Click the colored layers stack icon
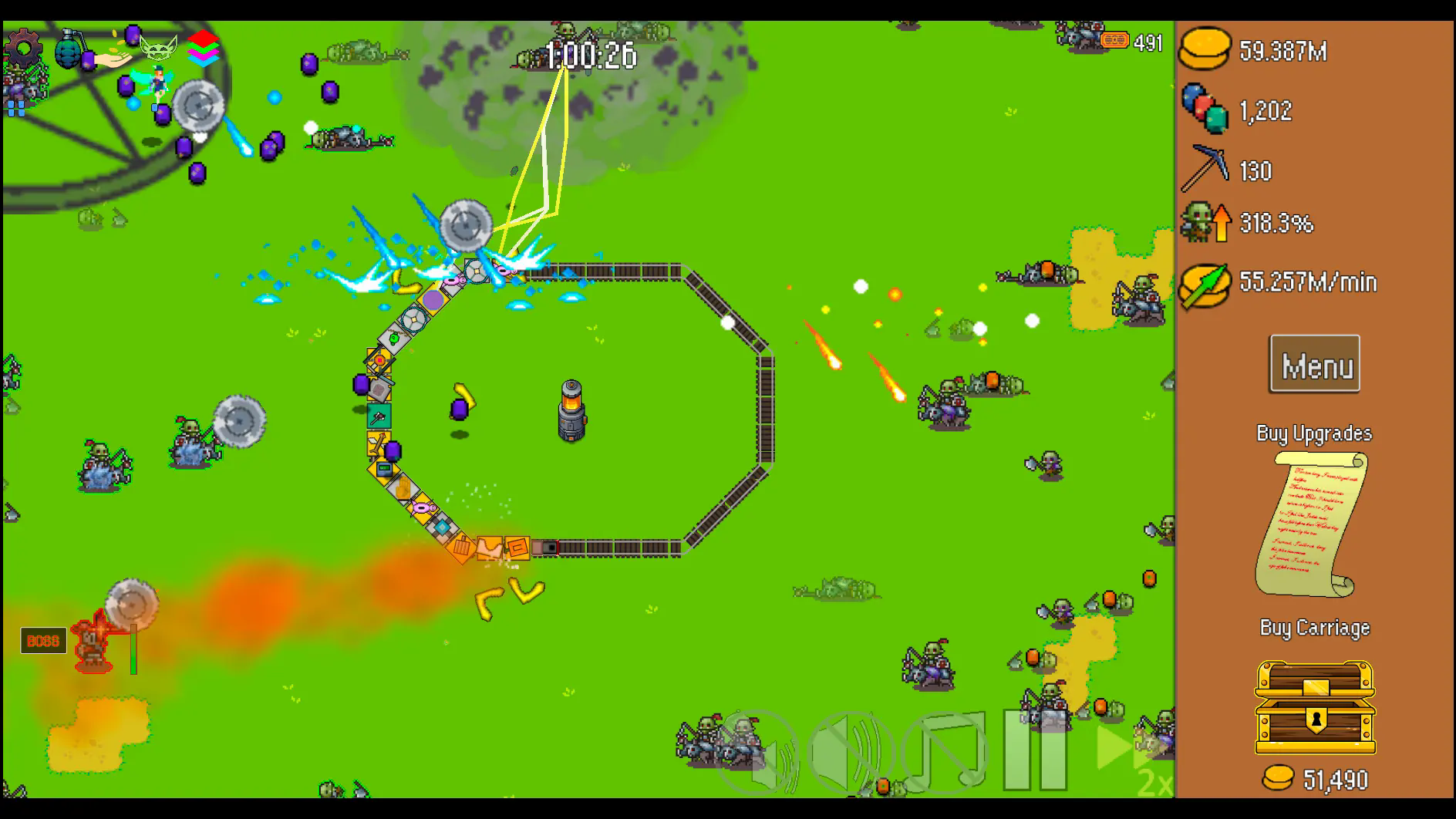Screen dimensions: 1456x819 203,48
